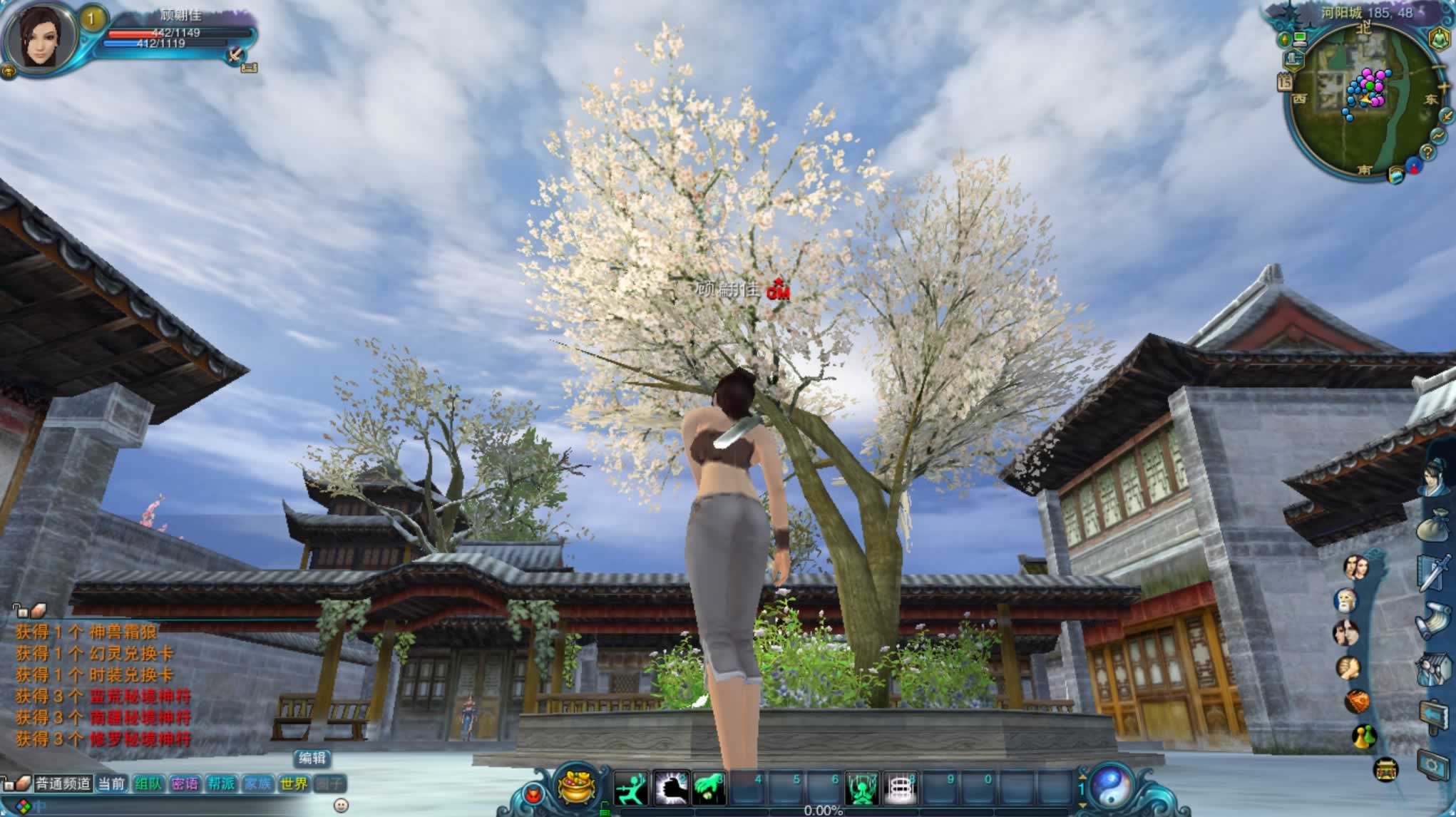The width and height of the screenshot is (1456, 817).
Task: Open the system settings monitor icon
Action: [x=1435, y=766]
